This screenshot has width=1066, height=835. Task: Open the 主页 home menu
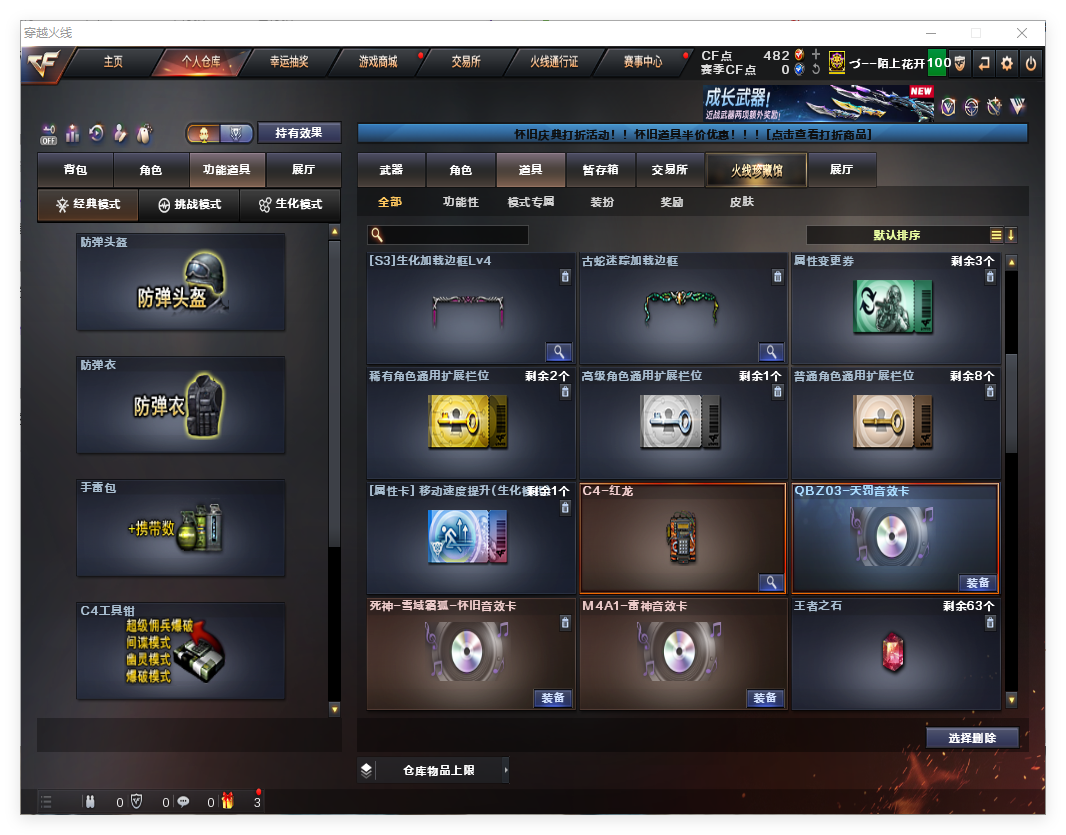click(x=113, y=62)
